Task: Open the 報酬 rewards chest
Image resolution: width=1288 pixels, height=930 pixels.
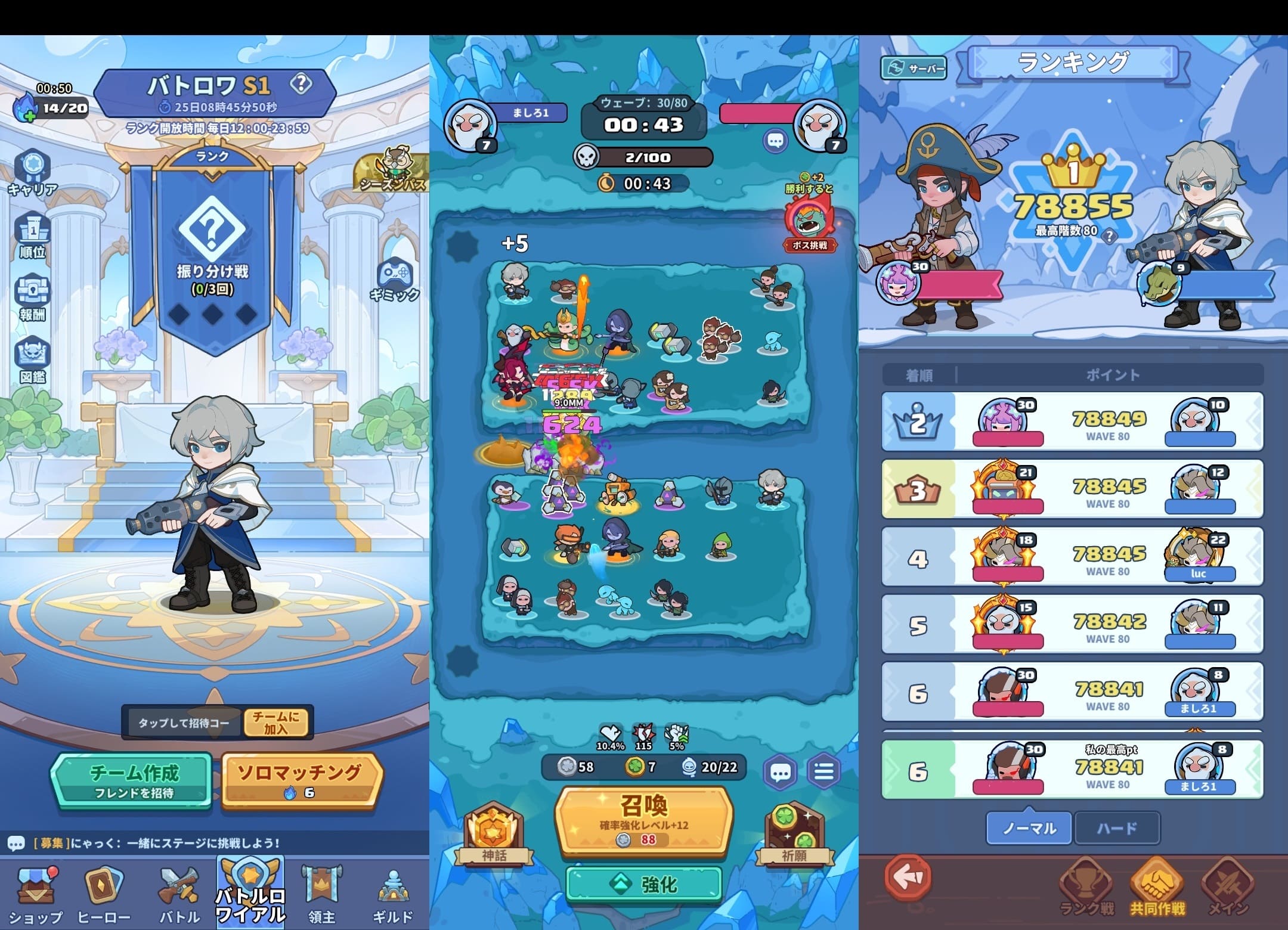Action: click(32, 297)
